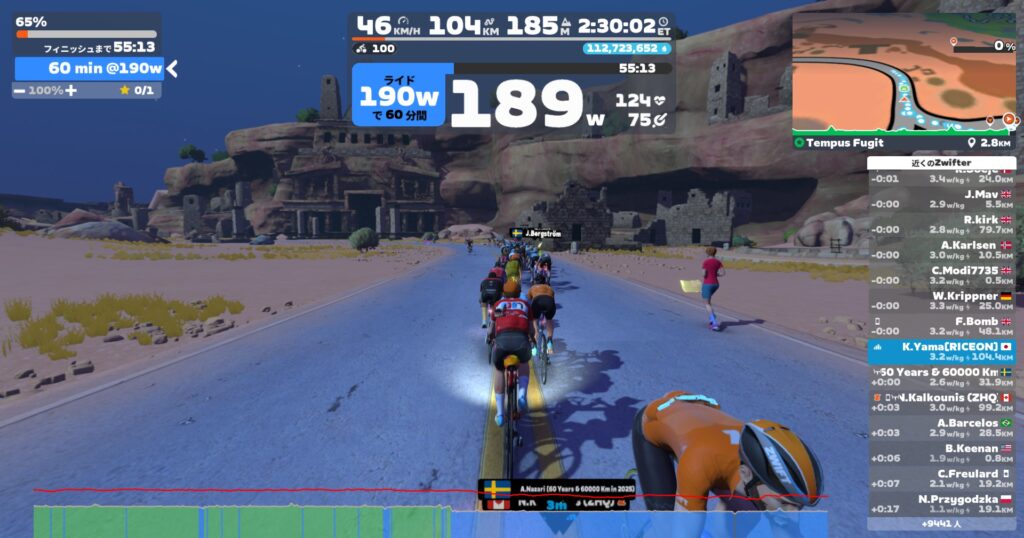The image size is (1024, 538).
Task: Pick F.Bomb from the rider list
Action: (941, 326)
